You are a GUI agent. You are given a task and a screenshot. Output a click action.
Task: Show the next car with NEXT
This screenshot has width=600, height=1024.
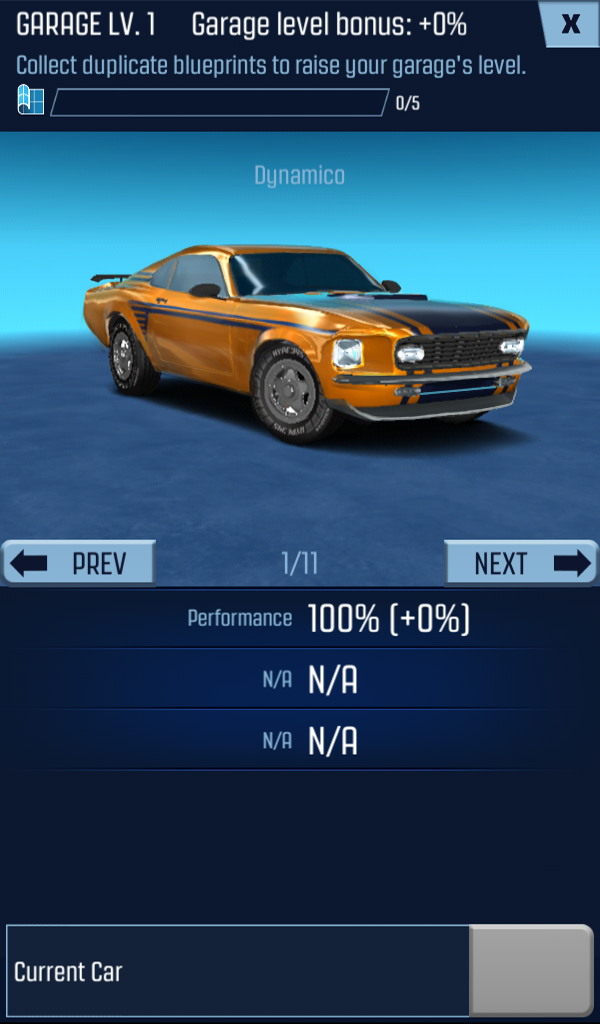pyautogui.click(x=521, y=563)
